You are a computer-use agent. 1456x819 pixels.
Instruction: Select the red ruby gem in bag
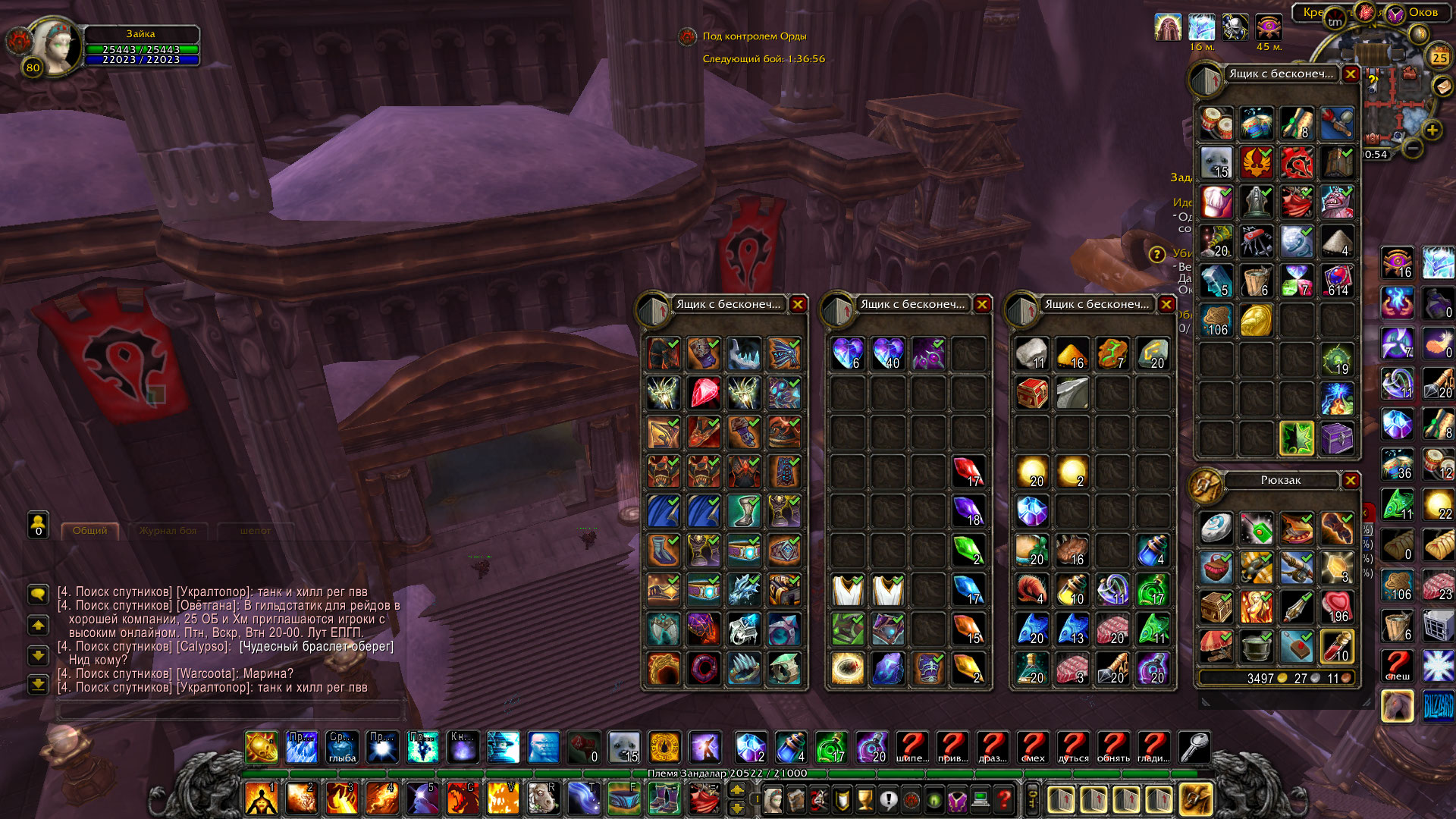pyautogui.click(x=704, y=393)
